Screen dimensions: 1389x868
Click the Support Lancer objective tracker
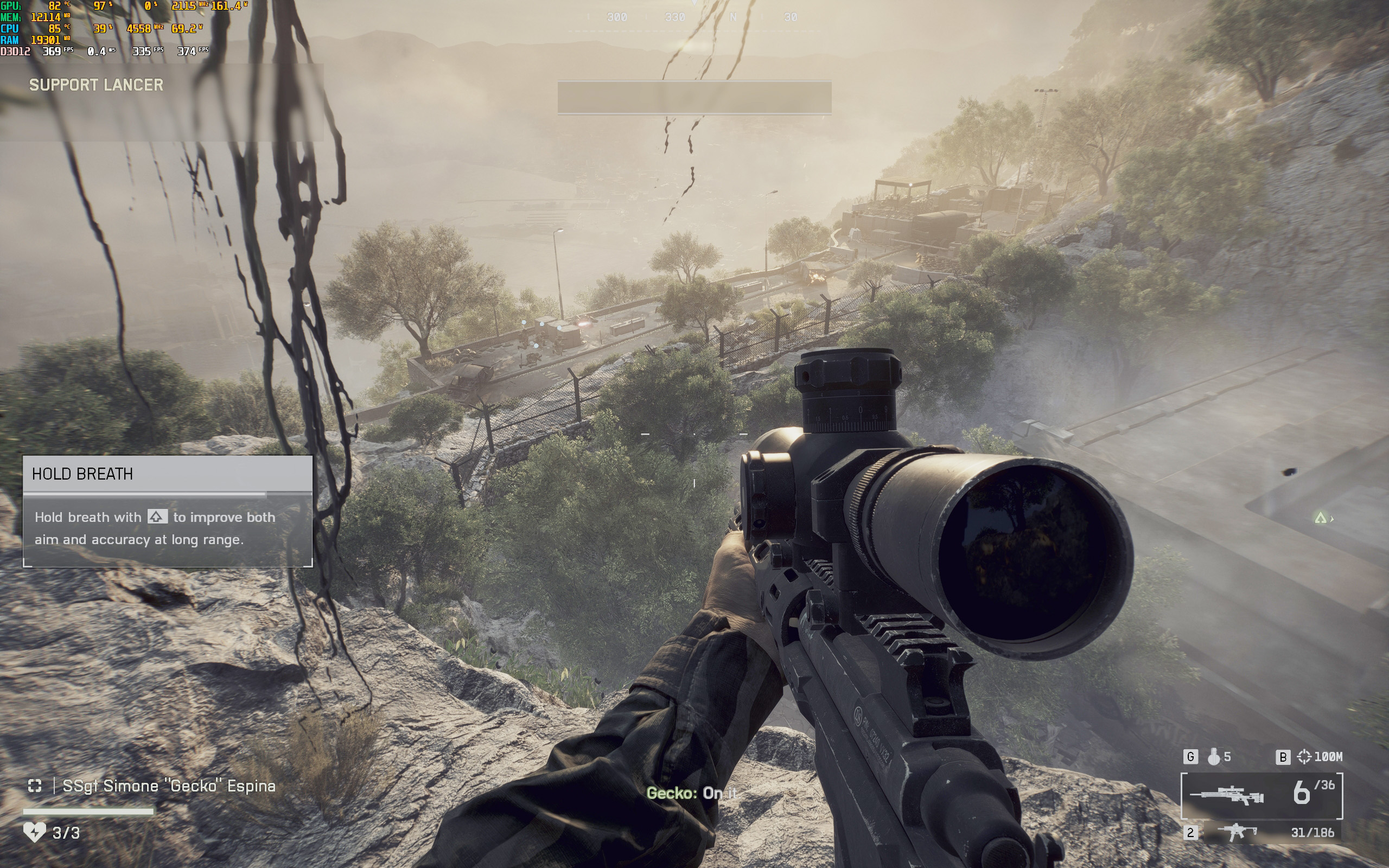tap(97, 85)
